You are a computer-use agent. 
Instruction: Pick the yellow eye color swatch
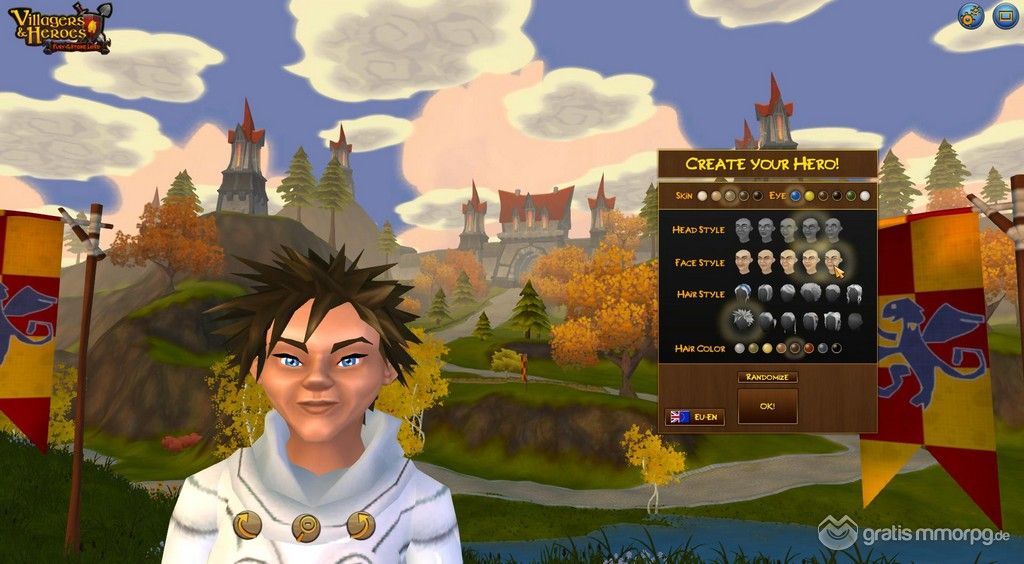[x=809, y=196]
